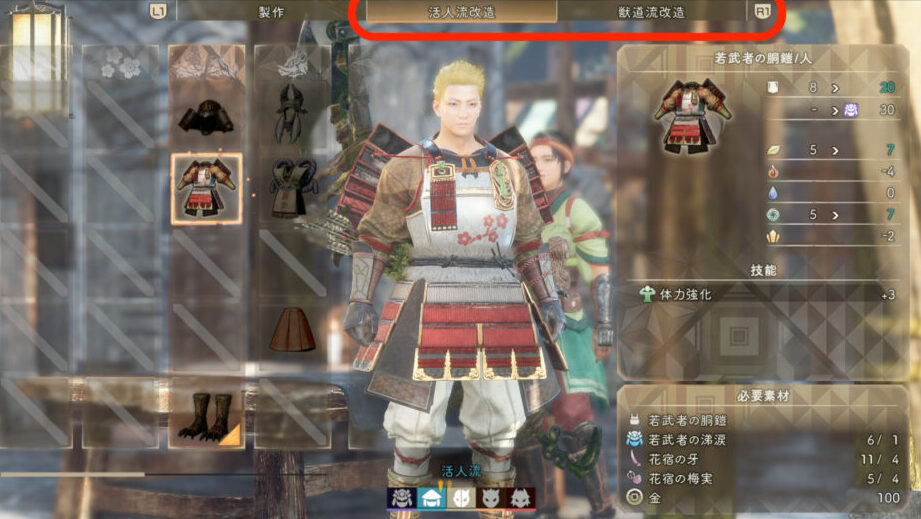Image resolution: width=921 pixels, height=519 pixels.
Task: Select the blue straw-hat 活人流 icon
Action: point(432,498)
